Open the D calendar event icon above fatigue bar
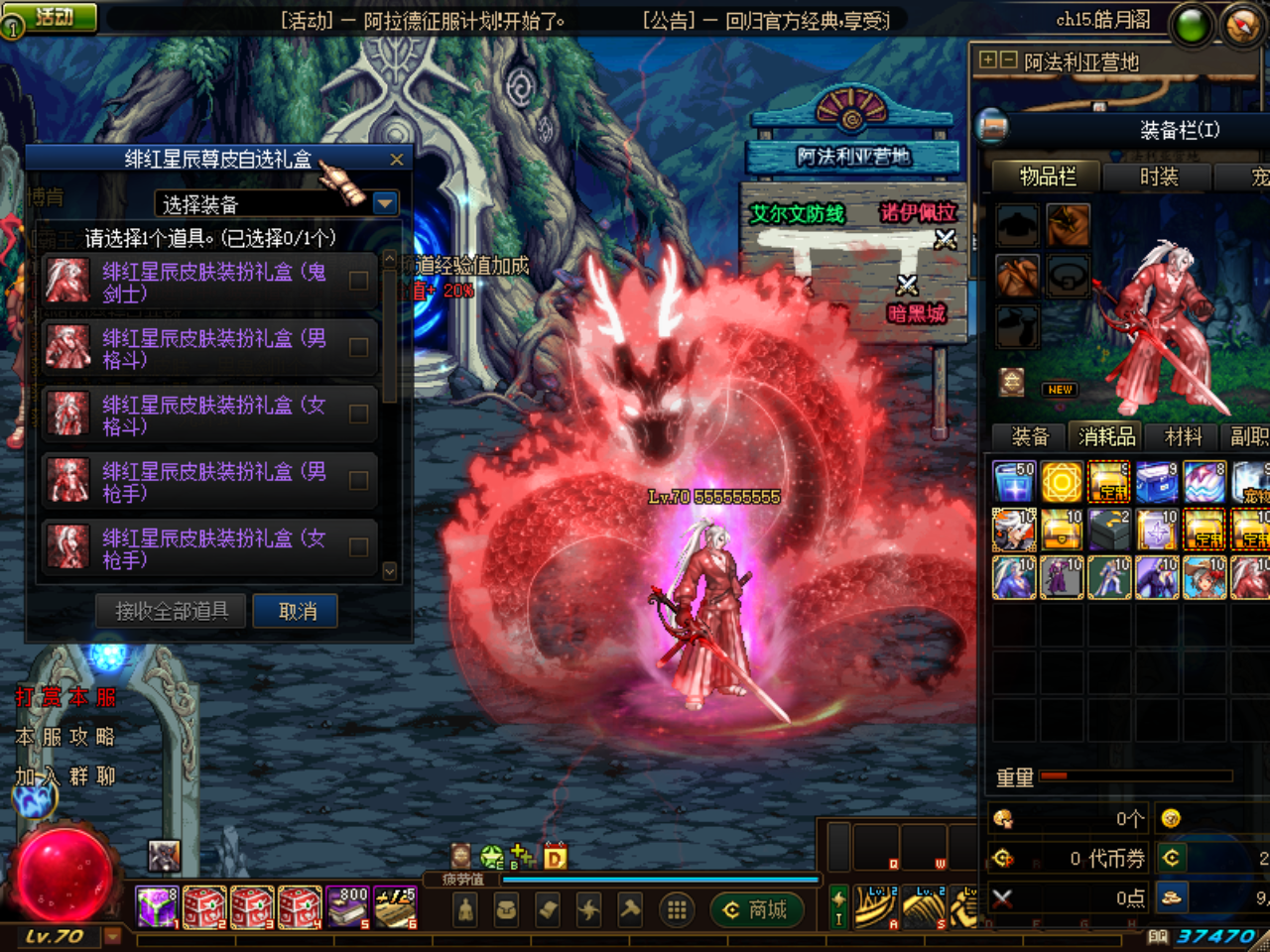 coord(554,856)
